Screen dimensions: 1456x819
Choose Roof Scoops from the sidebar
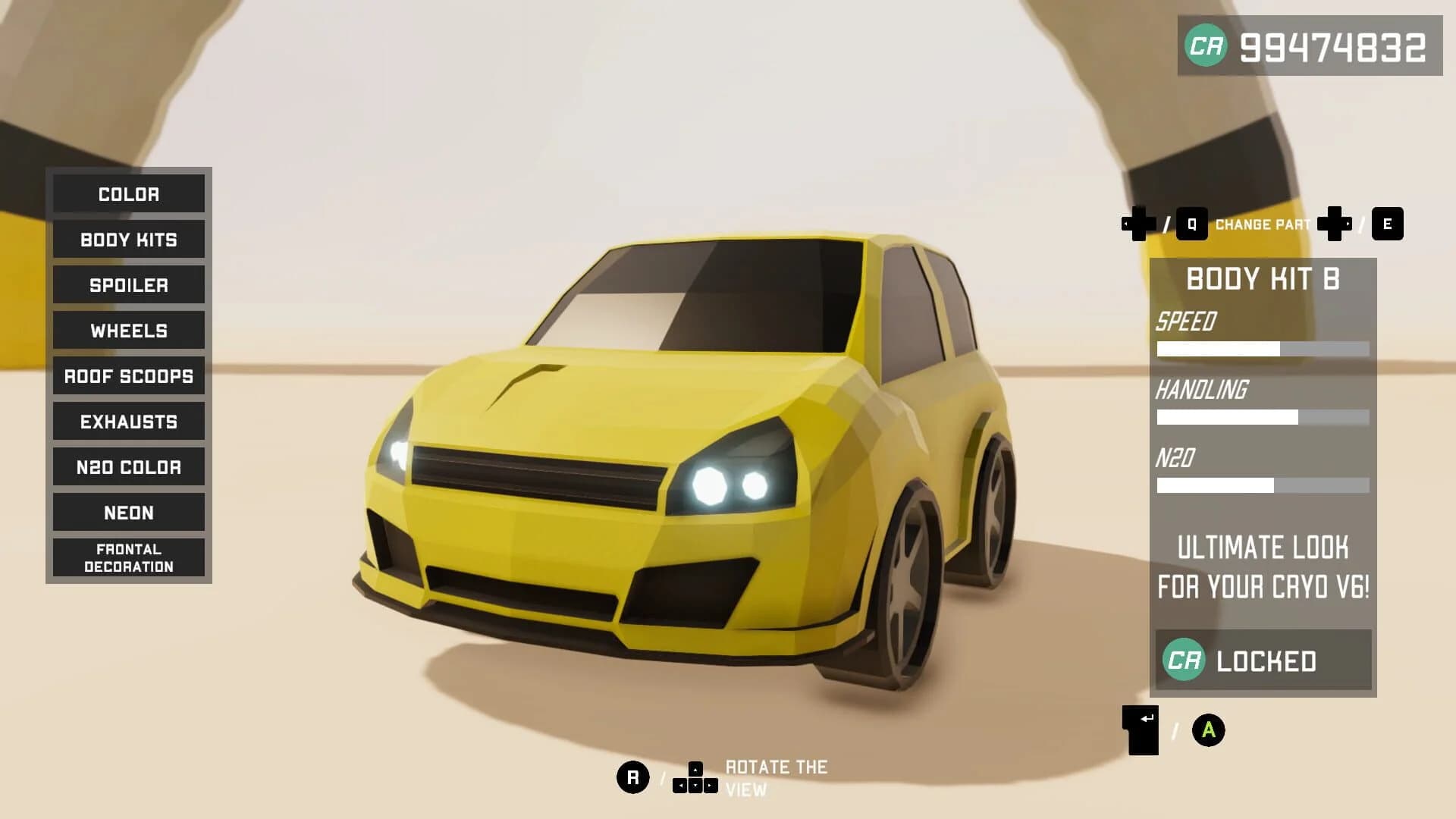coord(128,376)
